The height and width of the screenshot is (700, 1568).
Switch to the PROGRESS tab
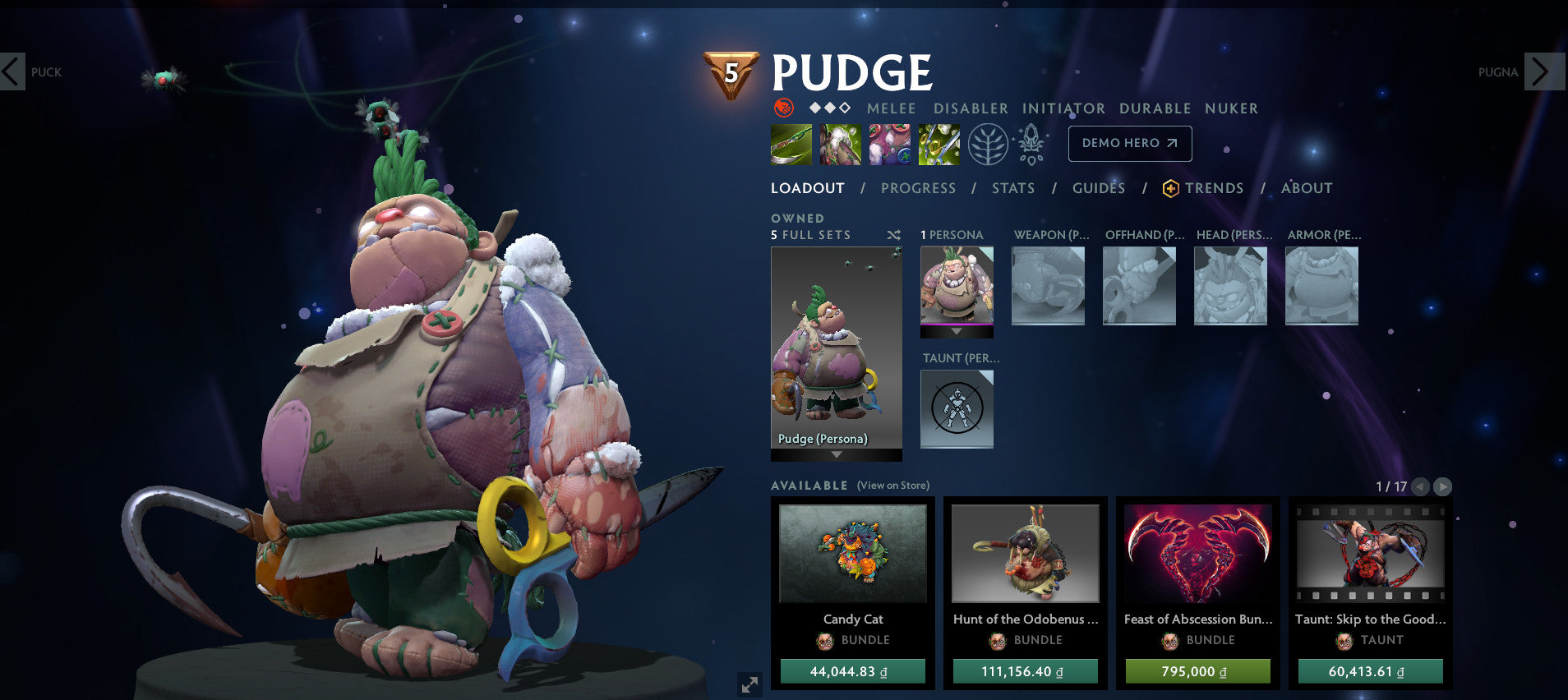point(918,187)
